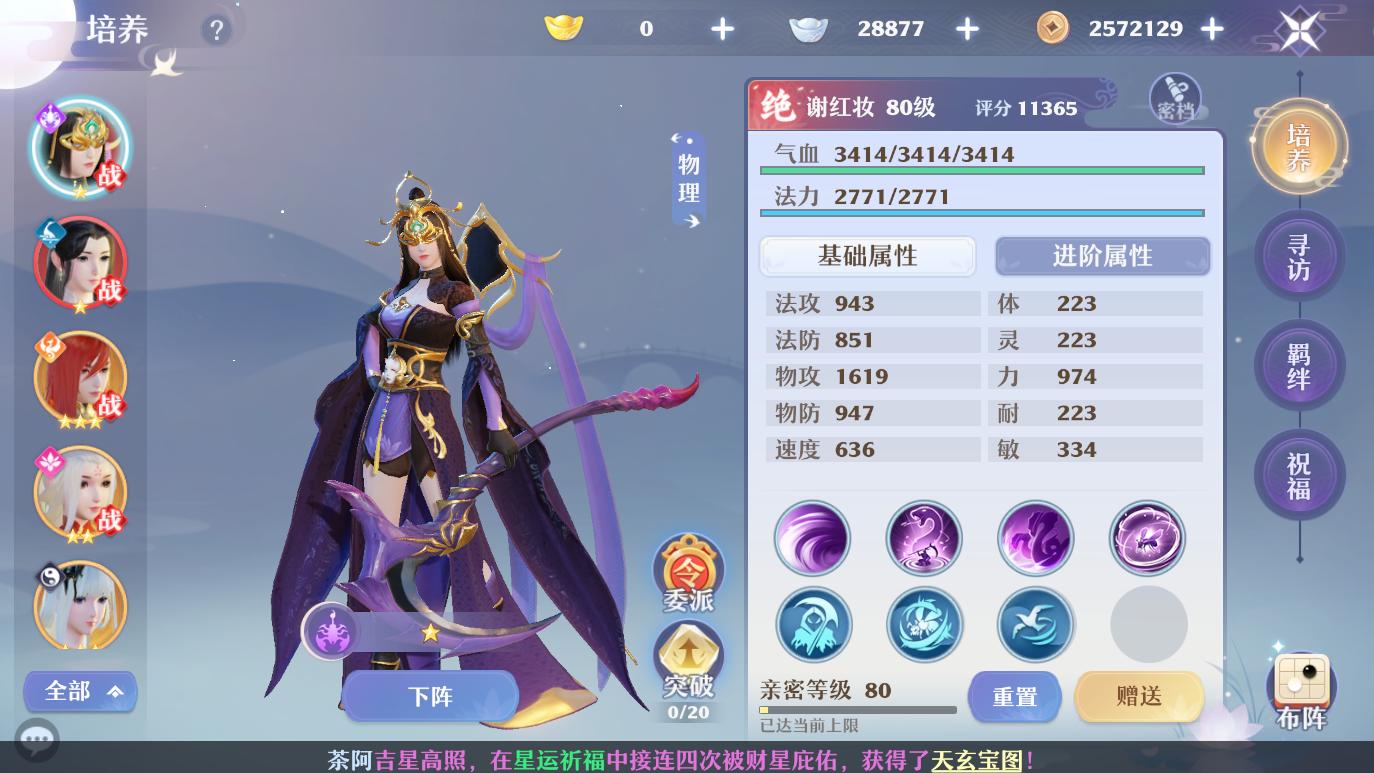1374x773 pixels.
Task: Click the 重置 reset button
Action: (x=1014, y=697)
